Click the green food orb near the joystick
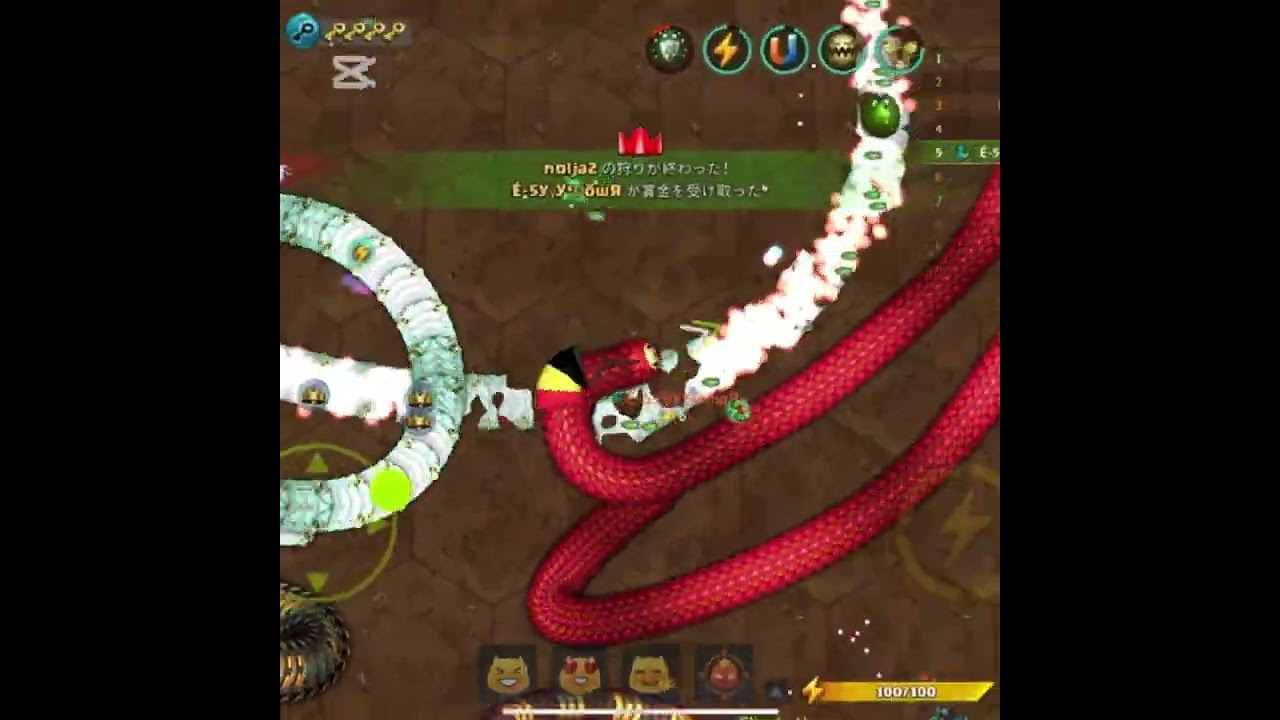1280x720 pixels. [x=390, y=488]
